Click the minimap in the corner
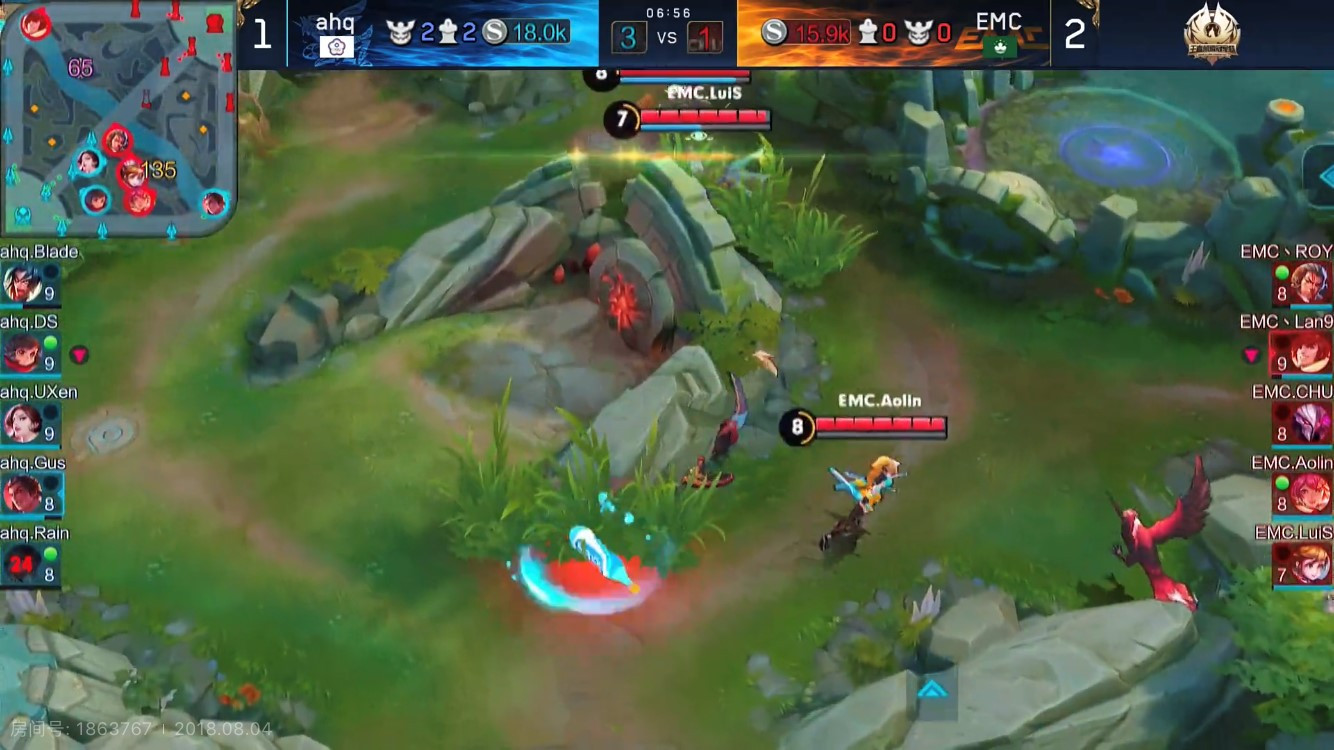This screenshot has height=750, width=1334. pyautogui.click(x=118, y=120)
